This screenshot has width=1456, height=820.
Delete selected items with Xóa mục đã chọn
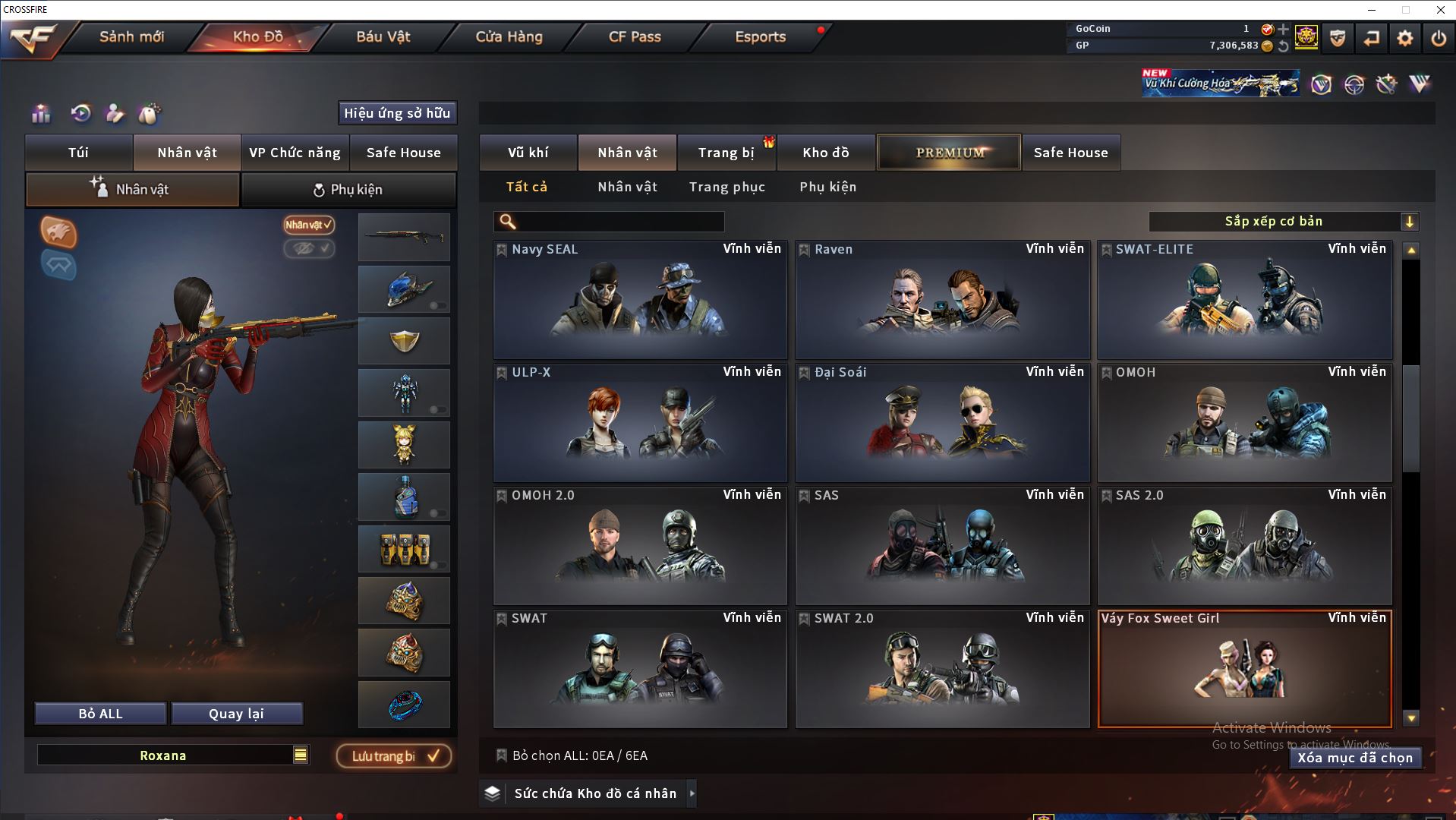[1355, 758]
